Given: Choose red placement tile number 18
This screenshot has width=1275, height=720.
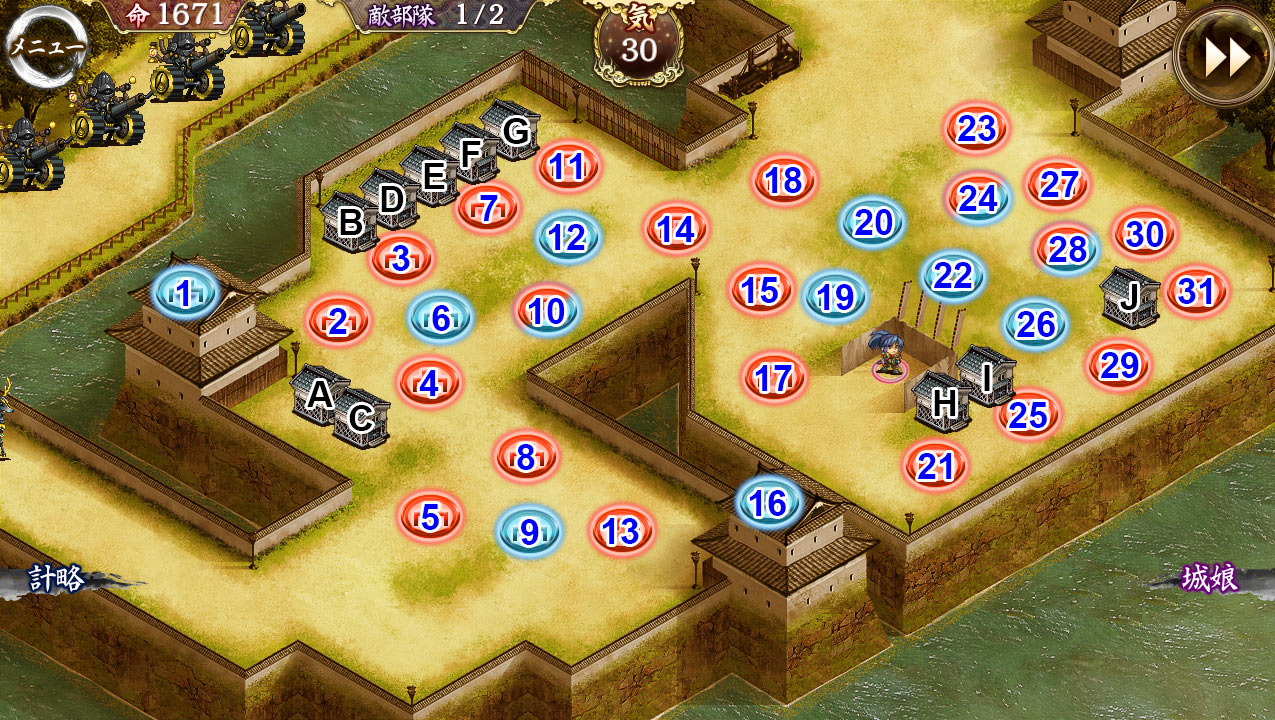Looking at the screenshot, I should tap(785, 180).
